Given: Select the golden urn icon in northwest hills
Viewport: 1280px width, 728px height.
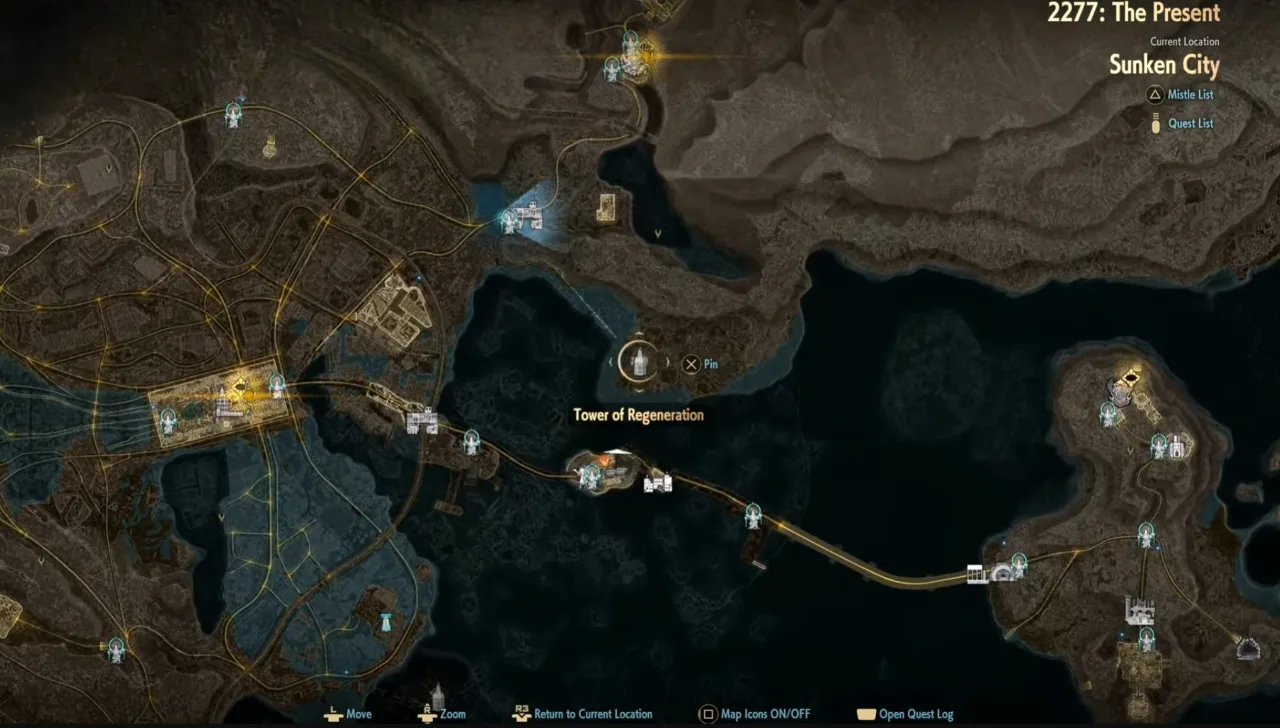Looking at the screenshot, I should coord(269,147).
